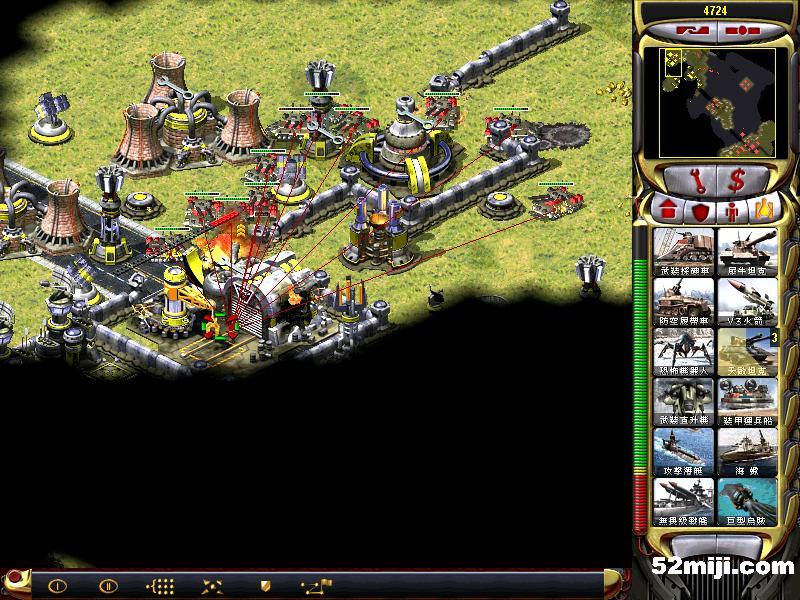Switch to the vehicles build tab
The image size is (800, 600).
point(762,211)
